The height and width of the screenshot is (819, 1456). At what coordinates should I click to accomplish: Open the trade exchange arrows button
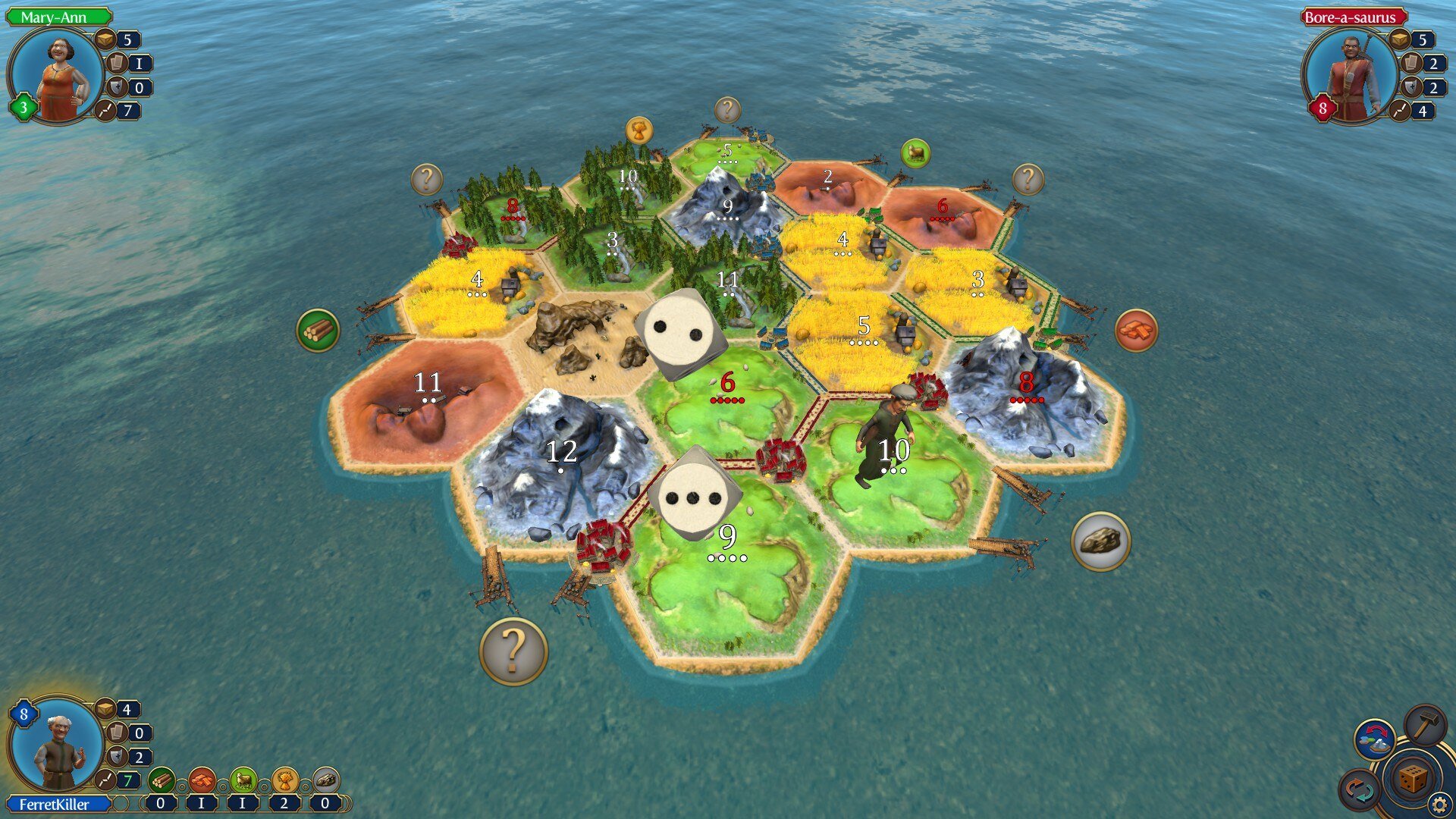coord(1360,790)
